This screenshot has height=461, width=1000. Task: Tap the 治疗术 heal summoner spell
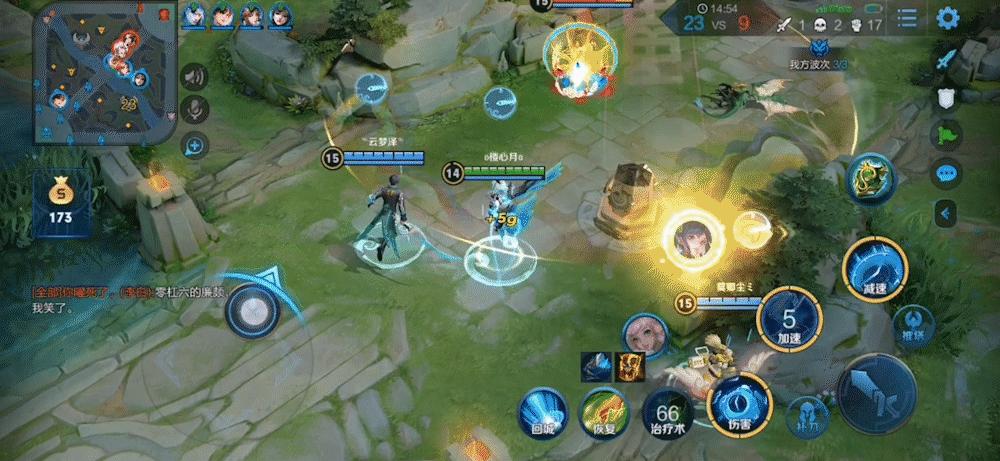(667, 412)
